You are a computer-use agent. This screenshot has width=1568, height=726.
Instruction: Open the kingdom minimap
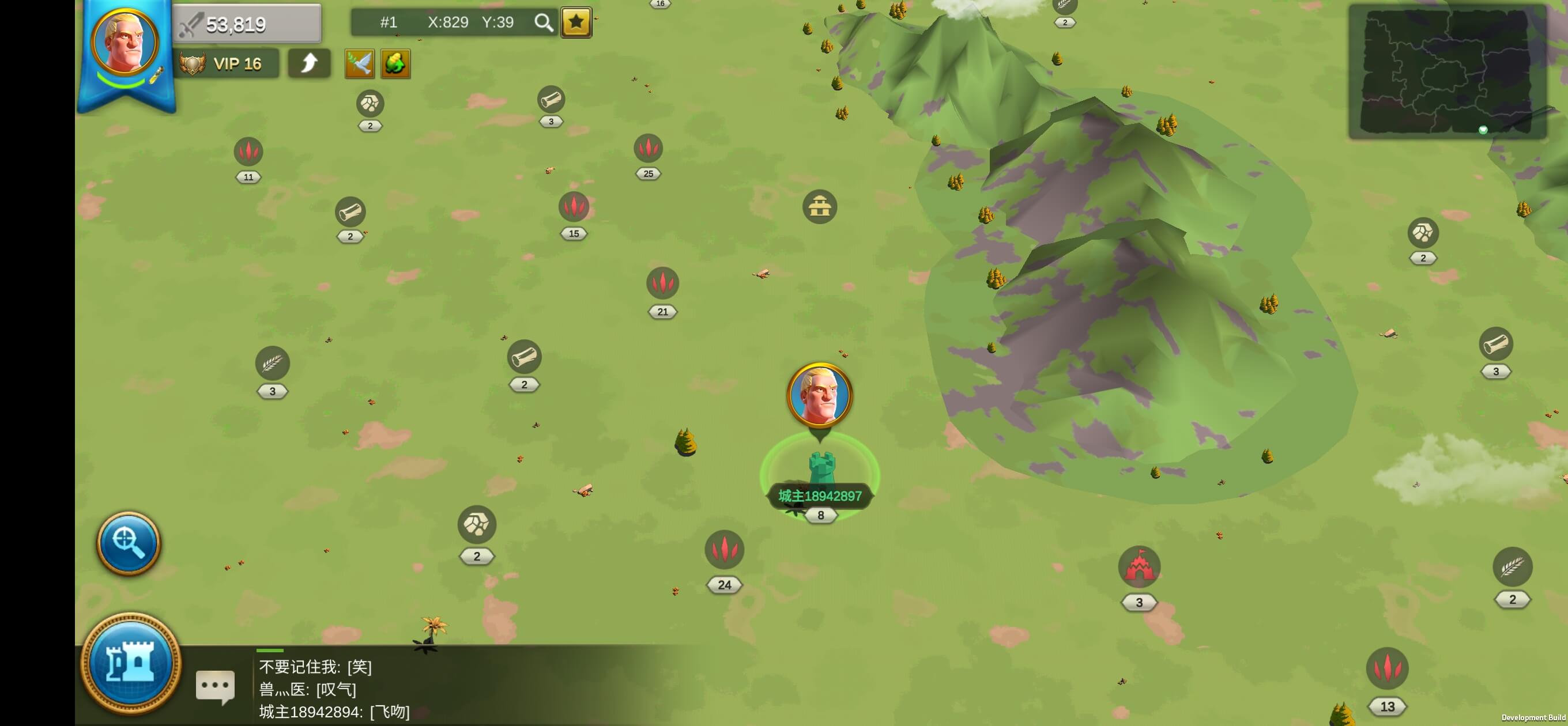tap(1446, 71)
